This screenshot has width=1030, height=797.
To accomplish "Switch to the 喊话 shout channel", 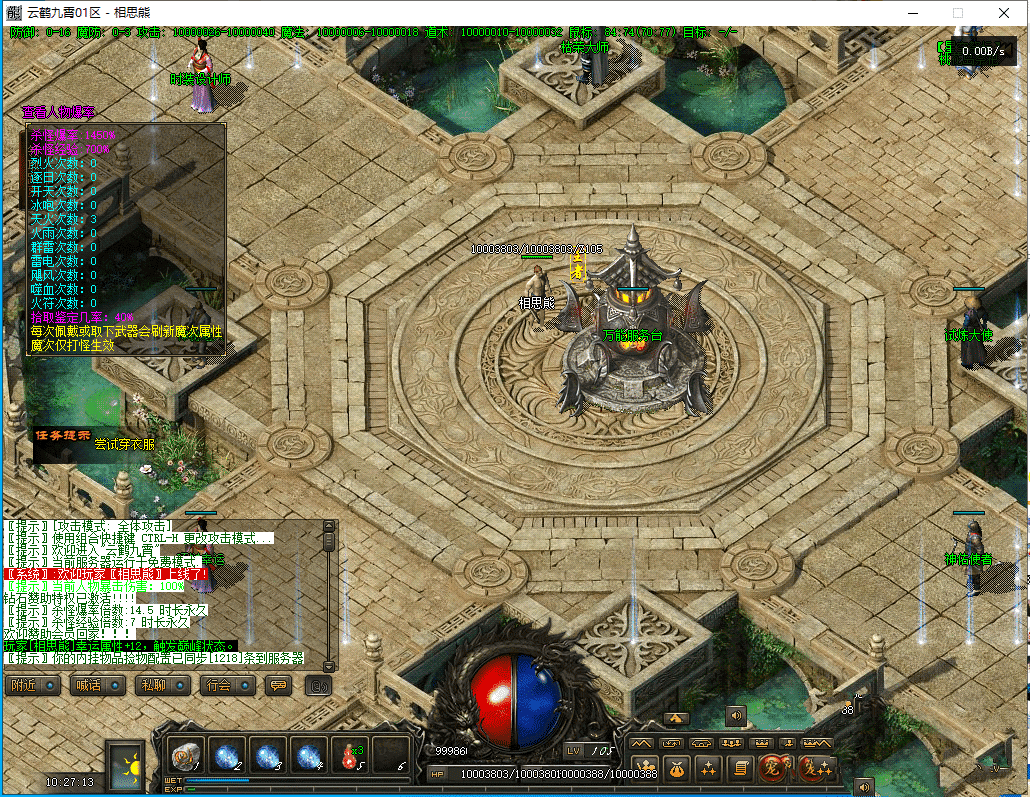I will tap(97, 686).
